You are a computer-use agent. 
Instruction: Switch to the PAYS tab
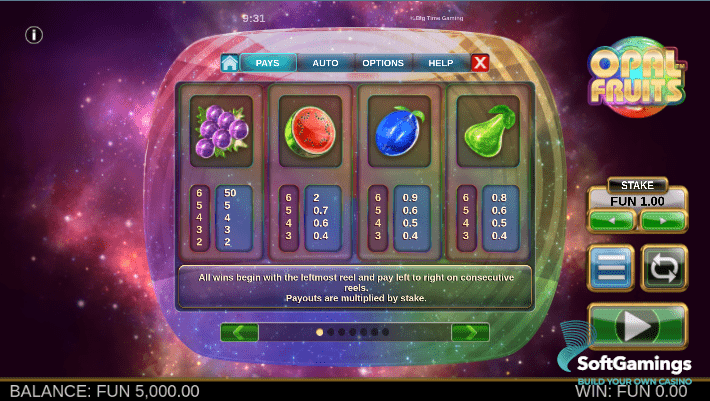[x=267, y=63]
